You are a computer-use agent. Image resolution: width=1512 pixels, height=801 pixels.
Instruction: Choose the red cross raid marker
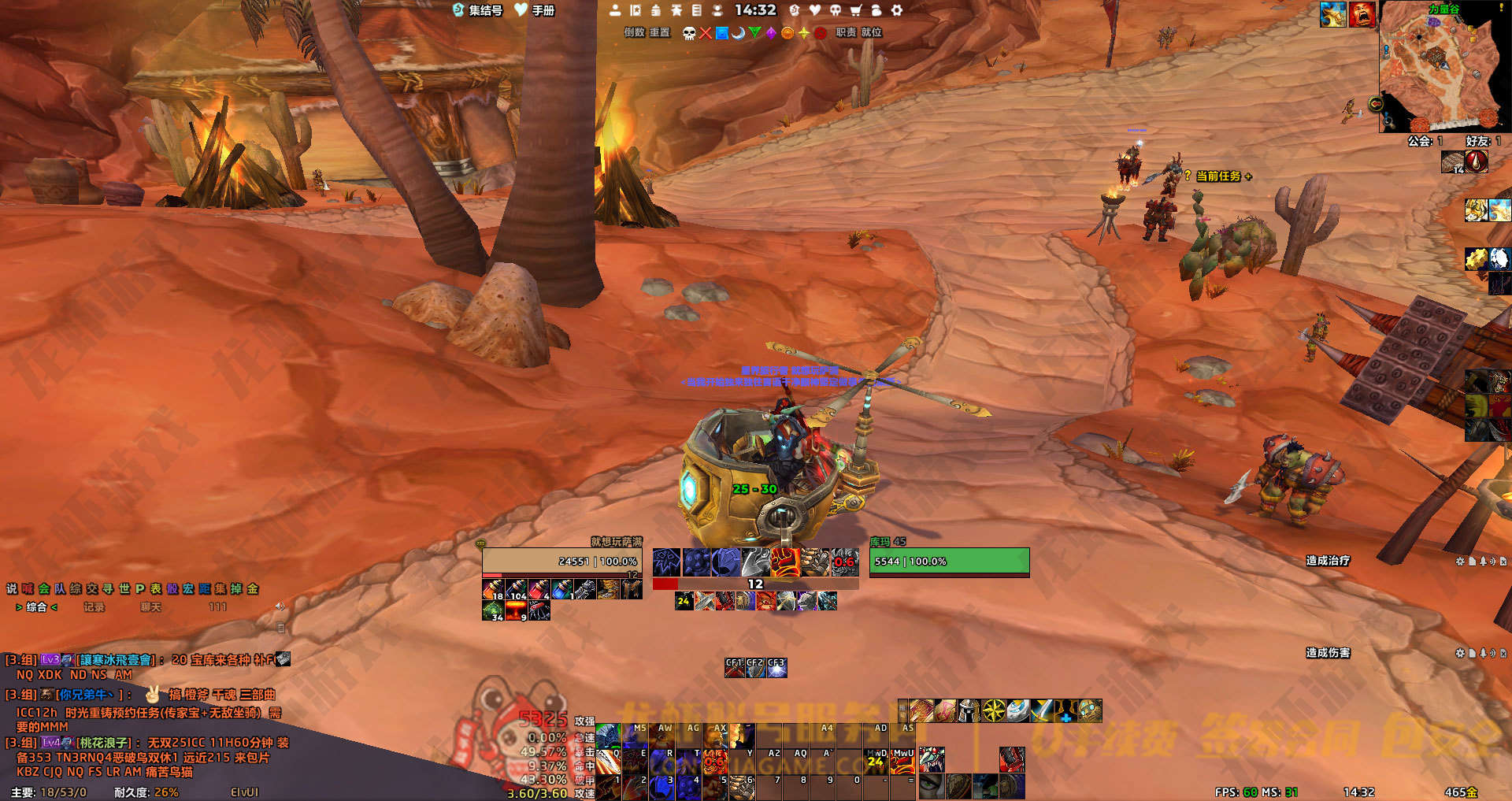point(706,33)
